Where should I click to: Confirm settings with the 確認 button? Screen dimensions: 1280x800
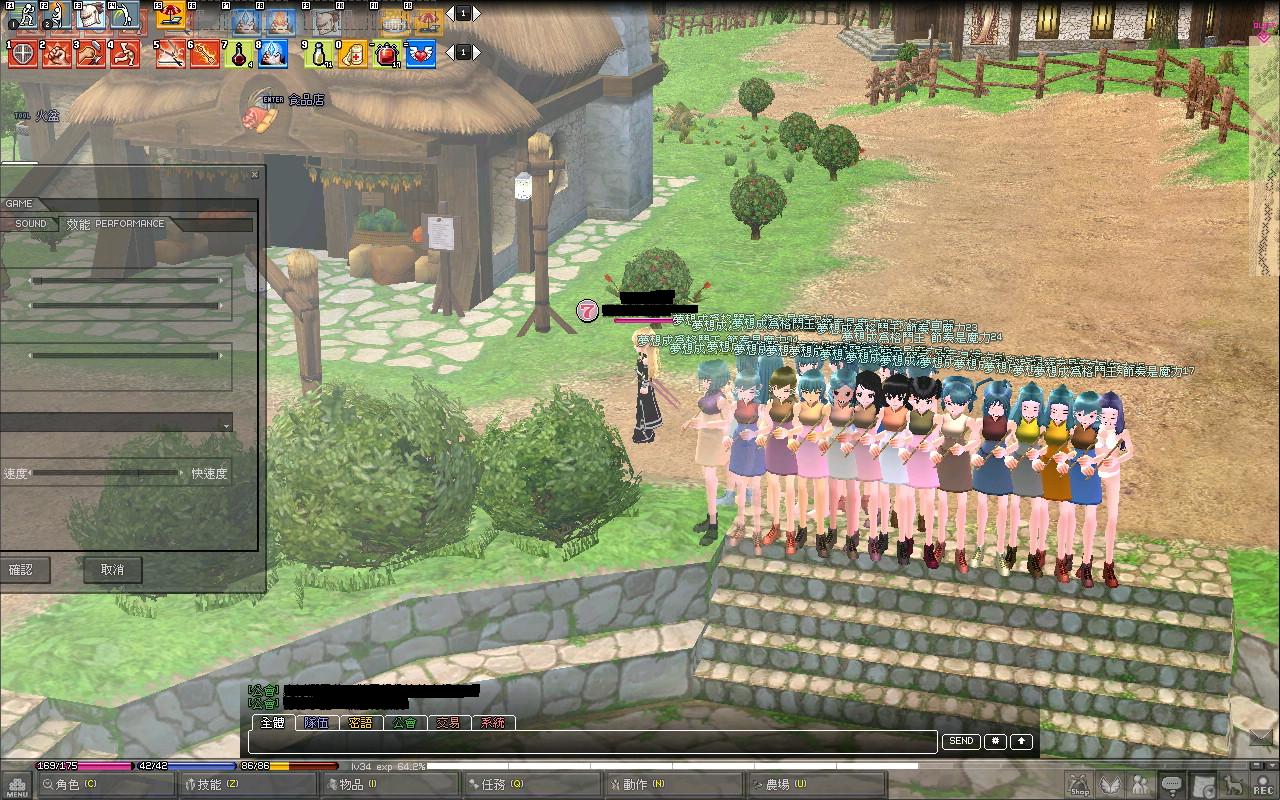22,570
